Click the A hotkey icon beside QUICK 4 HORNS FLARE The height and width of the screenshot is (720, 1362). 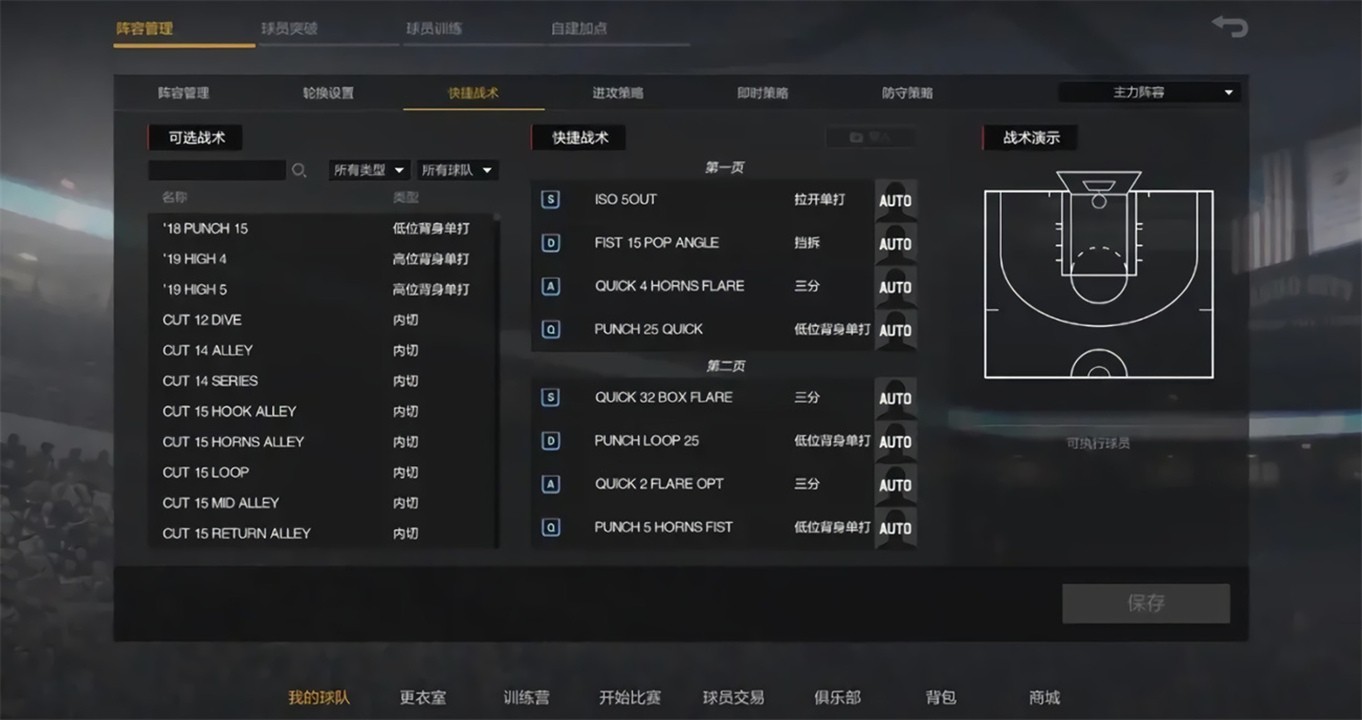551,286
